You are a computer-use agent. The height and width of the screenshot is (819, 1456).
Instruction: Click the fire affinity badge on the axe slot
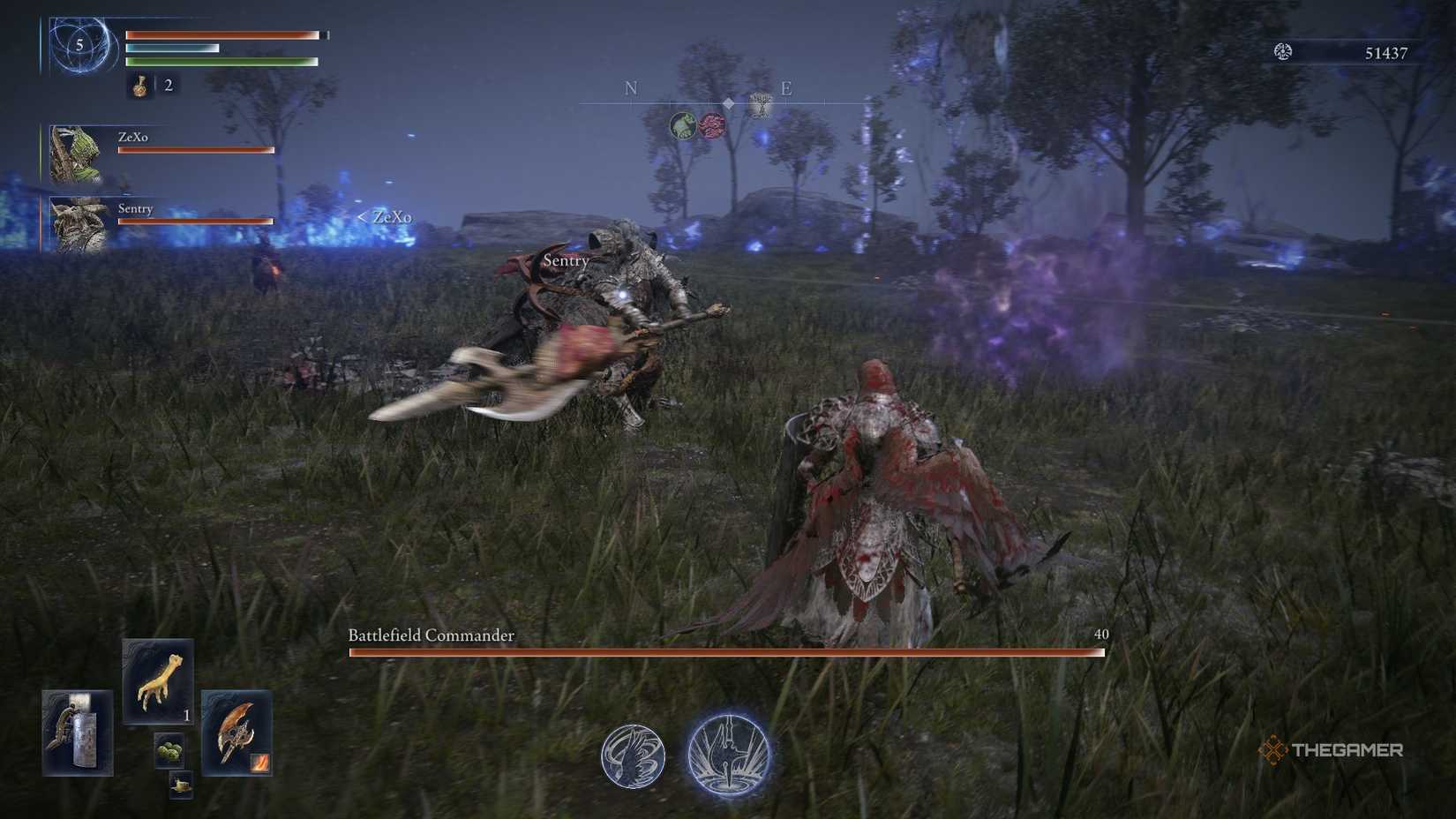tap(259, 762)
